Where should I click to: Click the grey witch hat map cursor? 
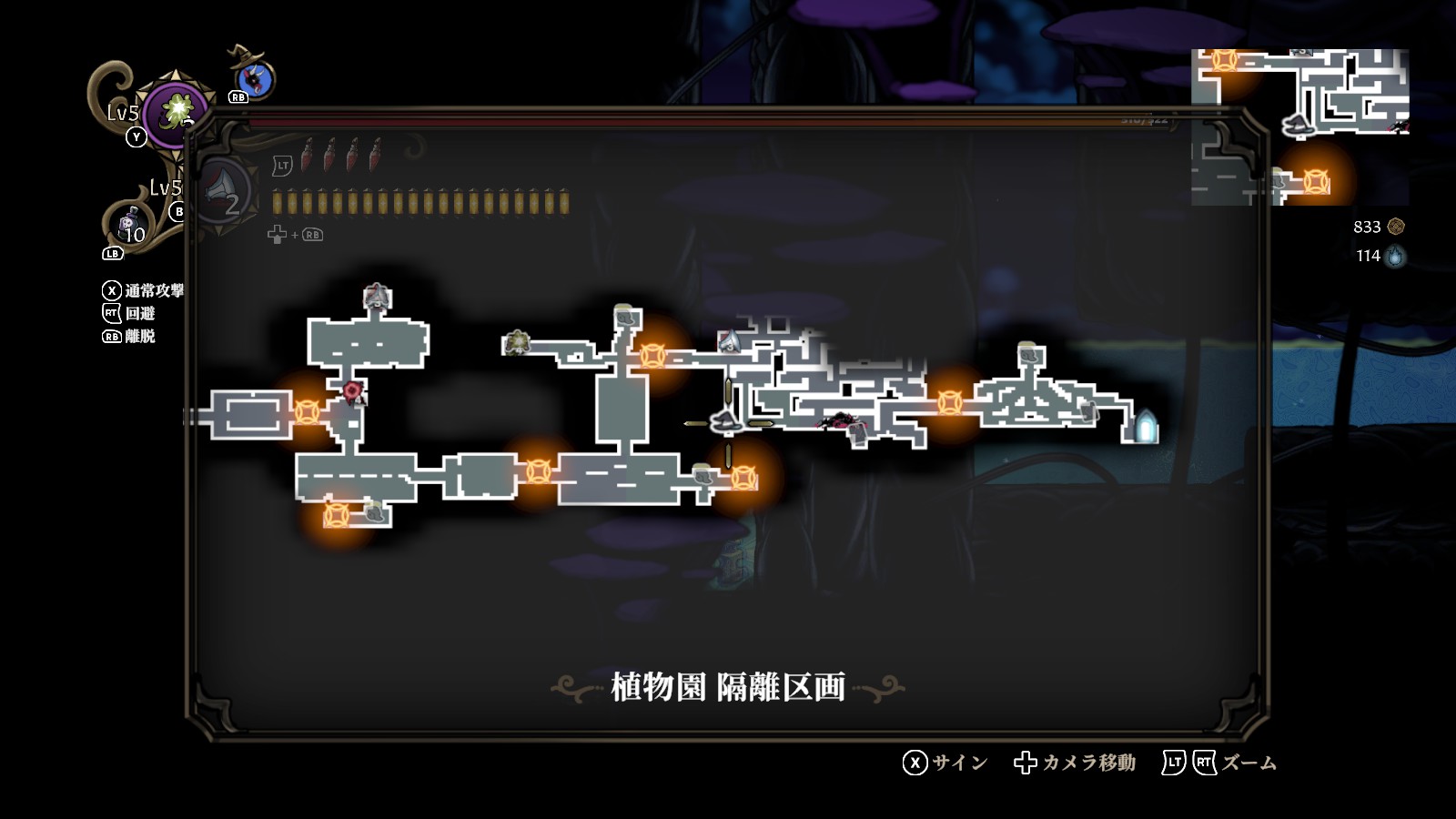[x=726, y=422]
